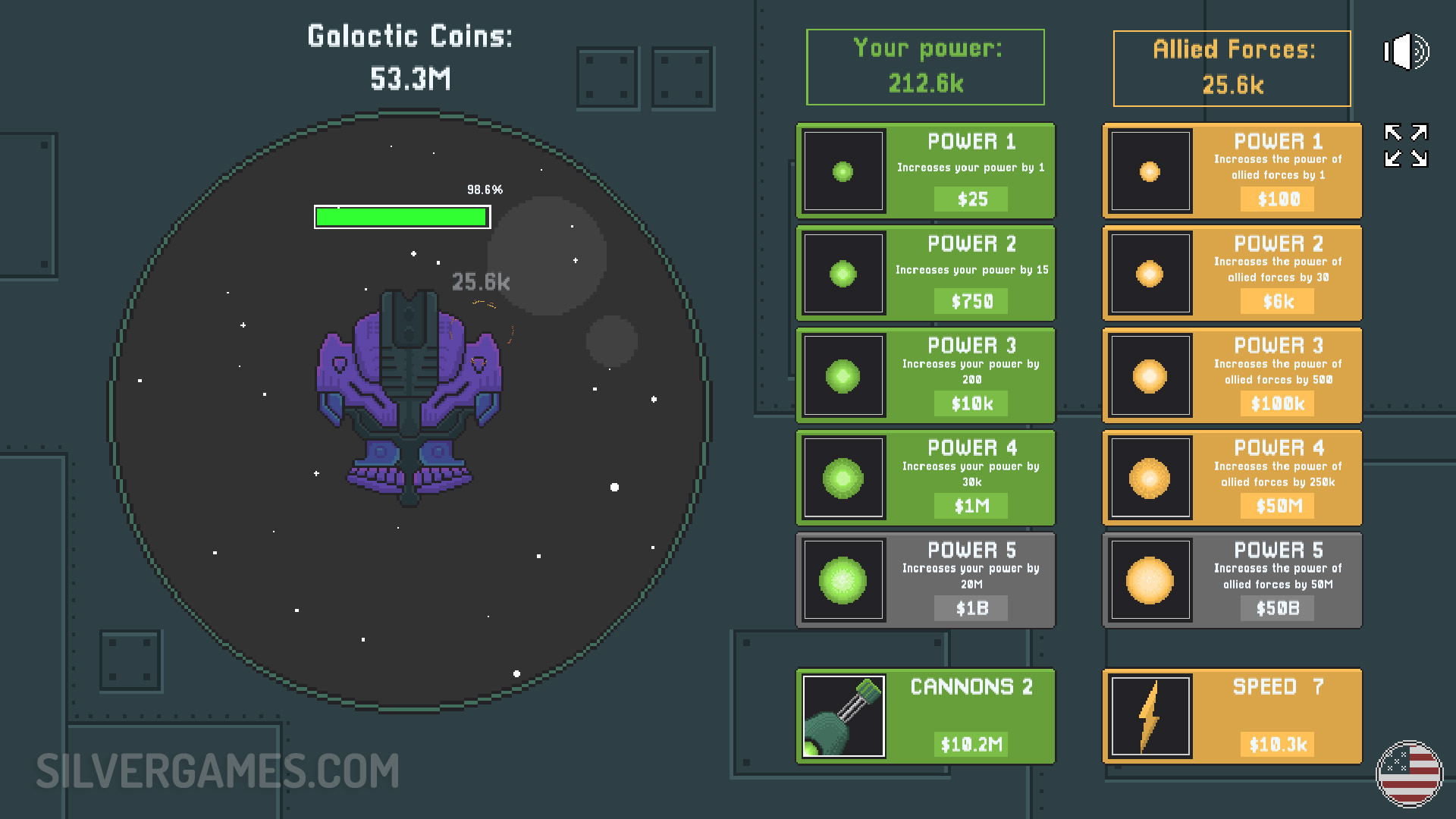Toggle the sound speaker icon

tap(1406, 52)
